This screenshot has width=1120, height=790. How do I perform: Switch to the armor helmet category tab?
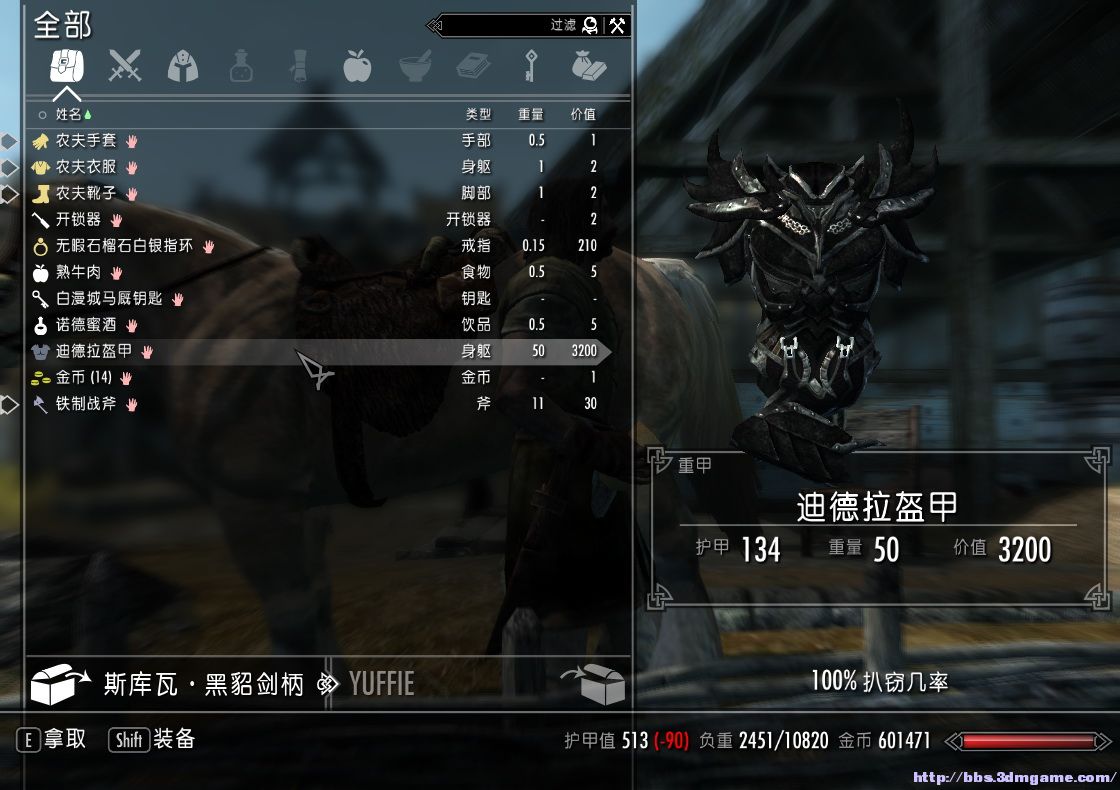tap(182, 66)
